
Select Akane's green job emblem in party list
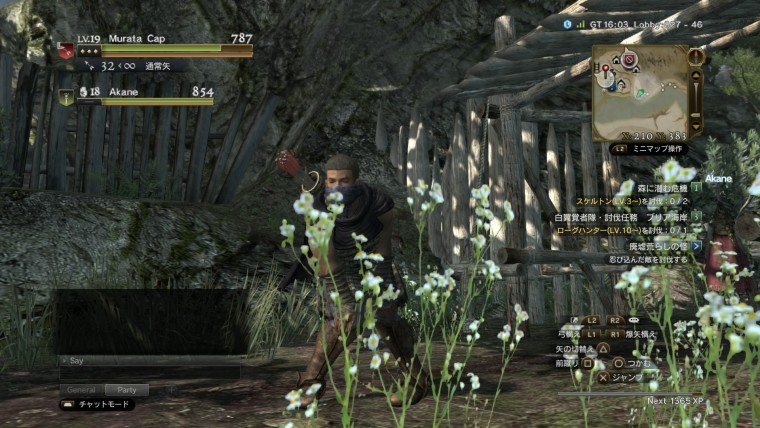(x=66, y=97)
